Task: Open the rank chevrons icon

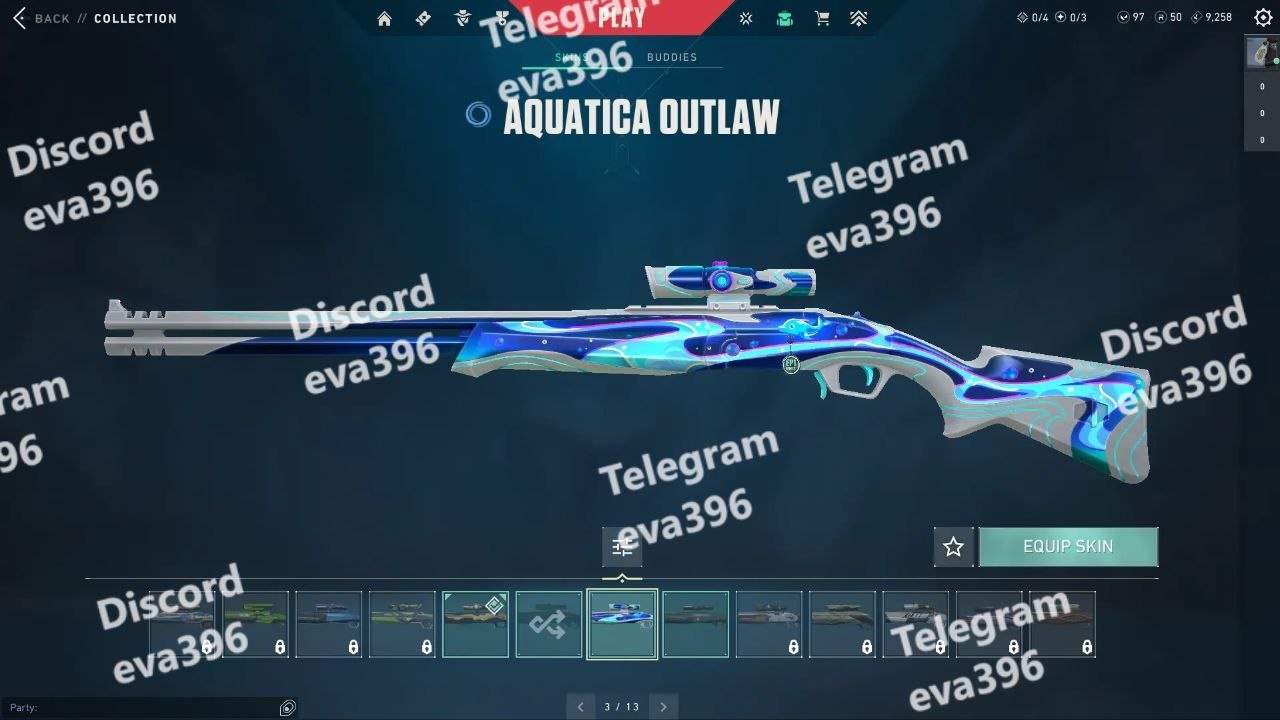Action: [x=858, y=18]
